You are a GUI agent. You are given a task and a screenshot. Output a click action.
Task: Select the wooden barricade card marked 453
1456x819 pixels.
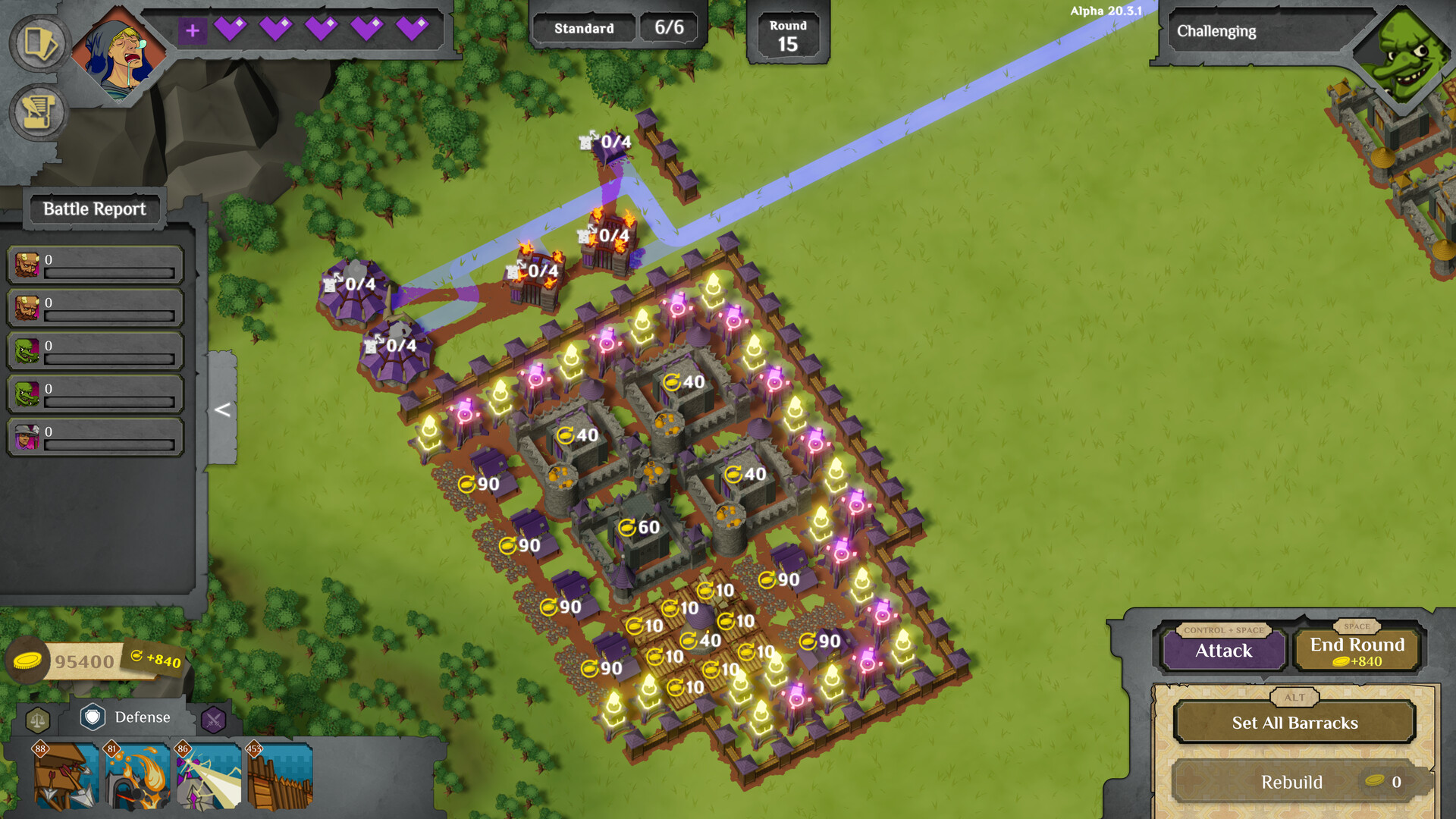(x=279, y=777)
